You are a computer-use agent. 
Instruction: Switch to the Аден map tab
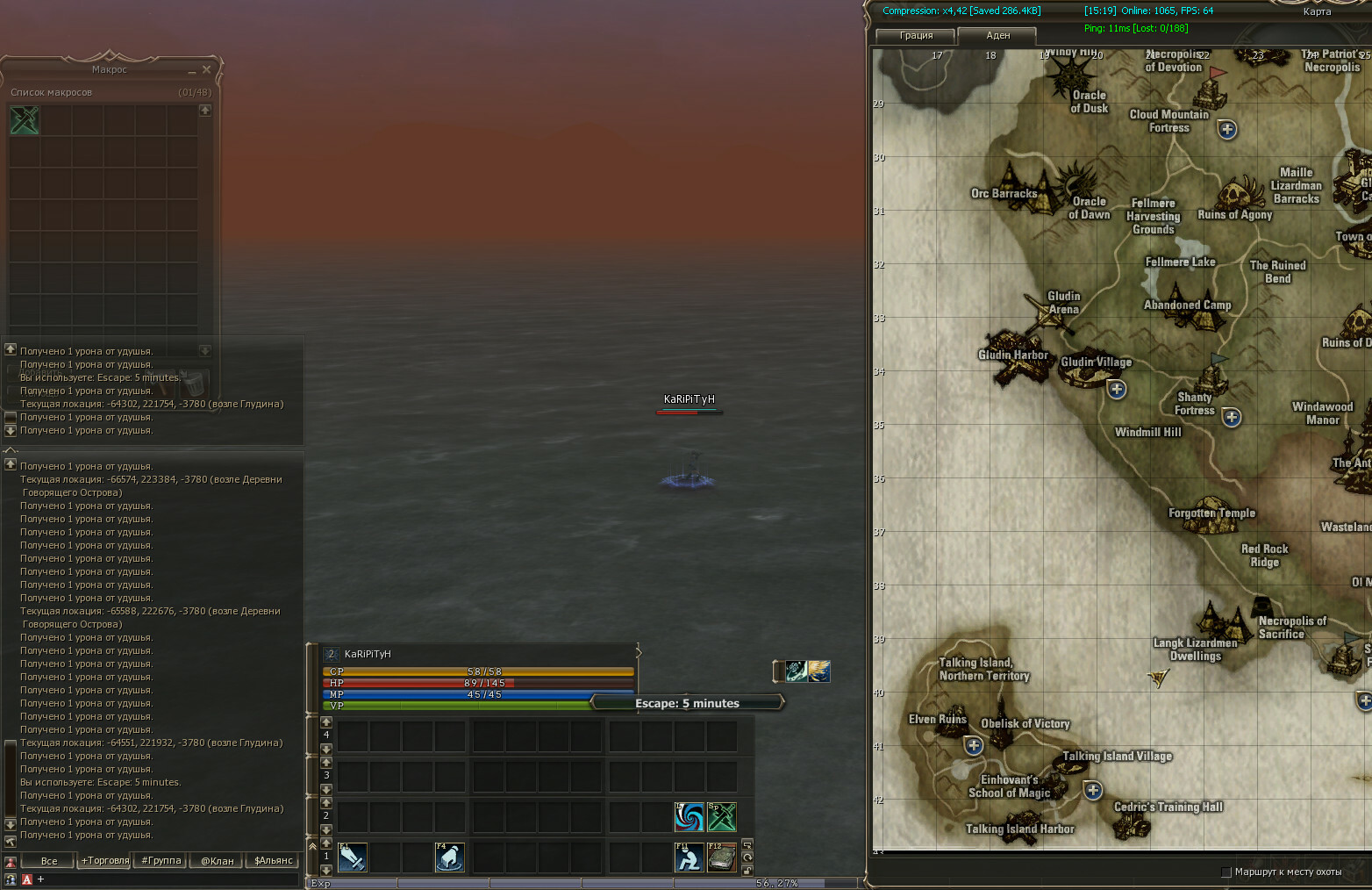coord(997,36)
